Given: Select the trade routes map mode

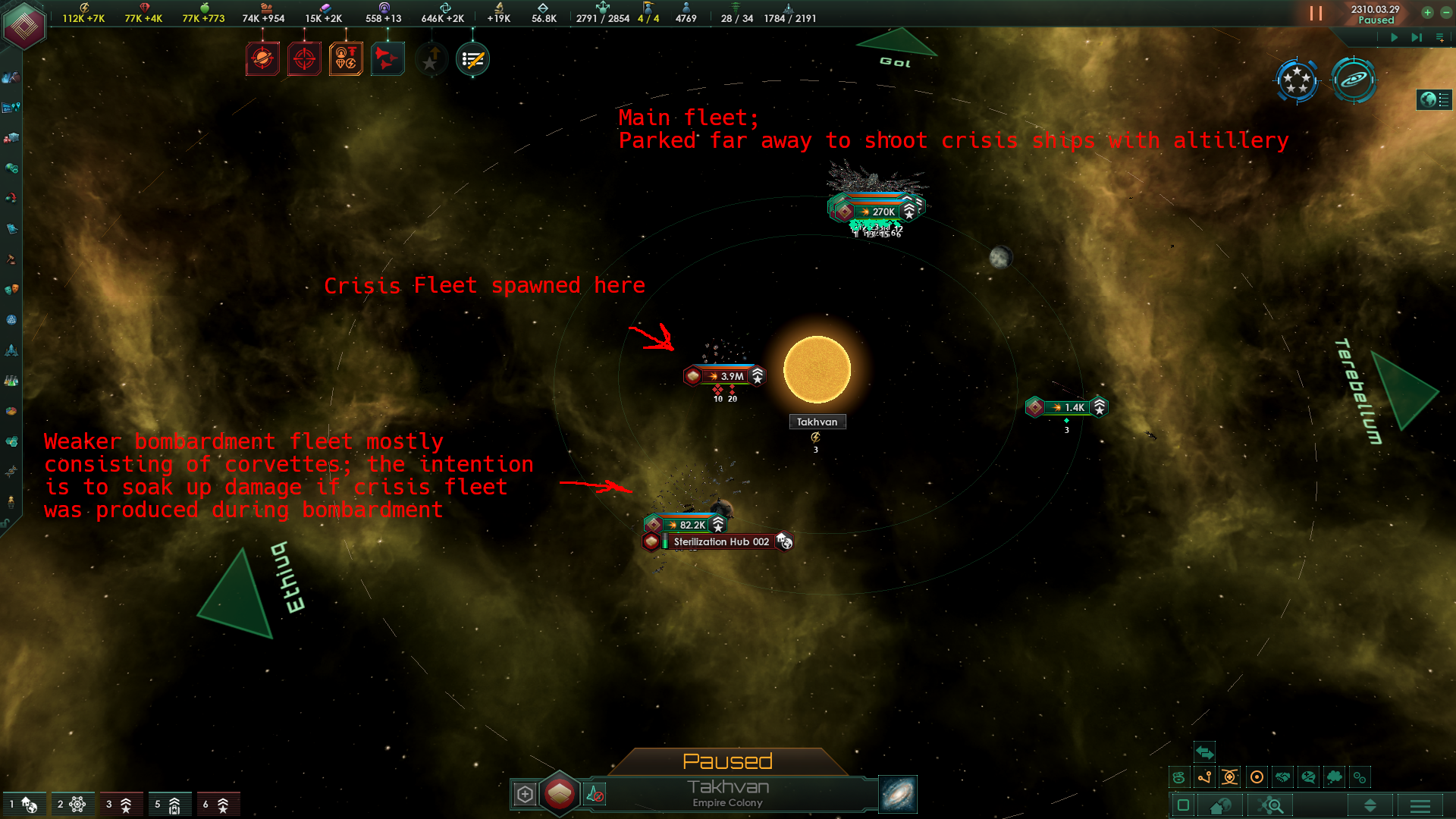Looking at the screenshot, I should [1205, 777].
